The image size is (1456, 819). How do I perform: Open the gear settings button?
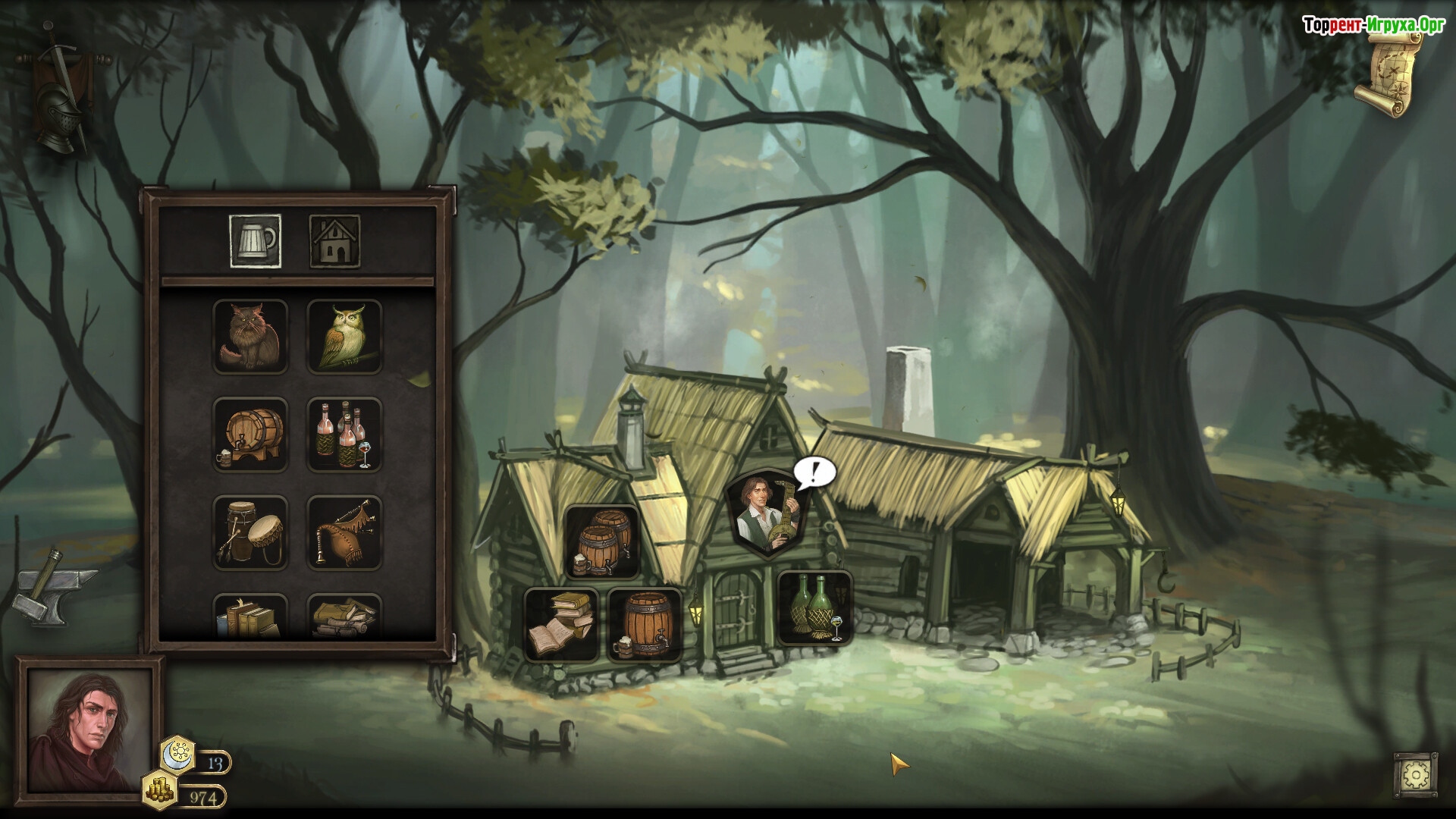coord(1415,775)
